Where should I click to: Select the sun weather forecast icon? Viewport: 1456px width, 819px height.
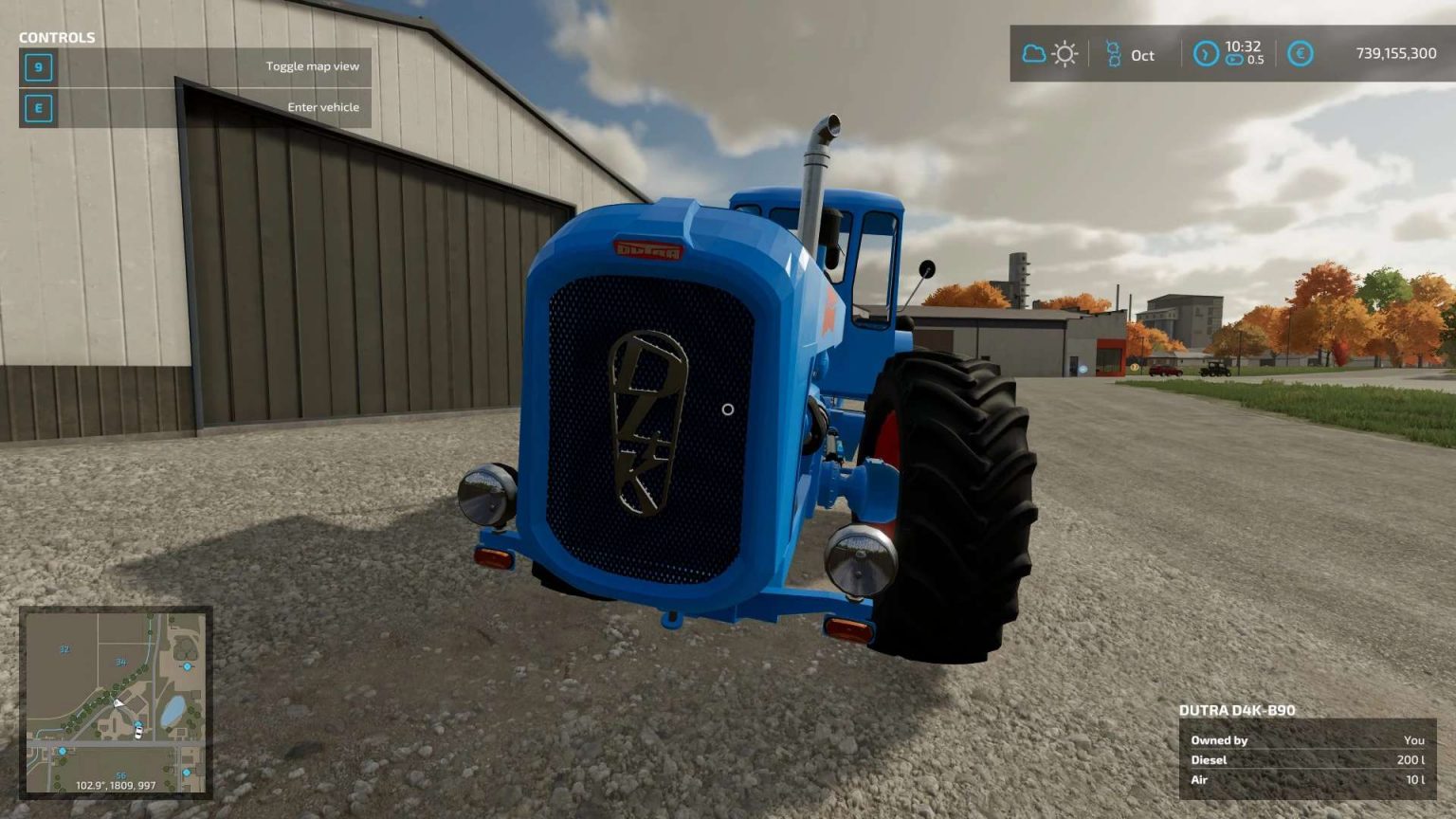(1065, 54)
